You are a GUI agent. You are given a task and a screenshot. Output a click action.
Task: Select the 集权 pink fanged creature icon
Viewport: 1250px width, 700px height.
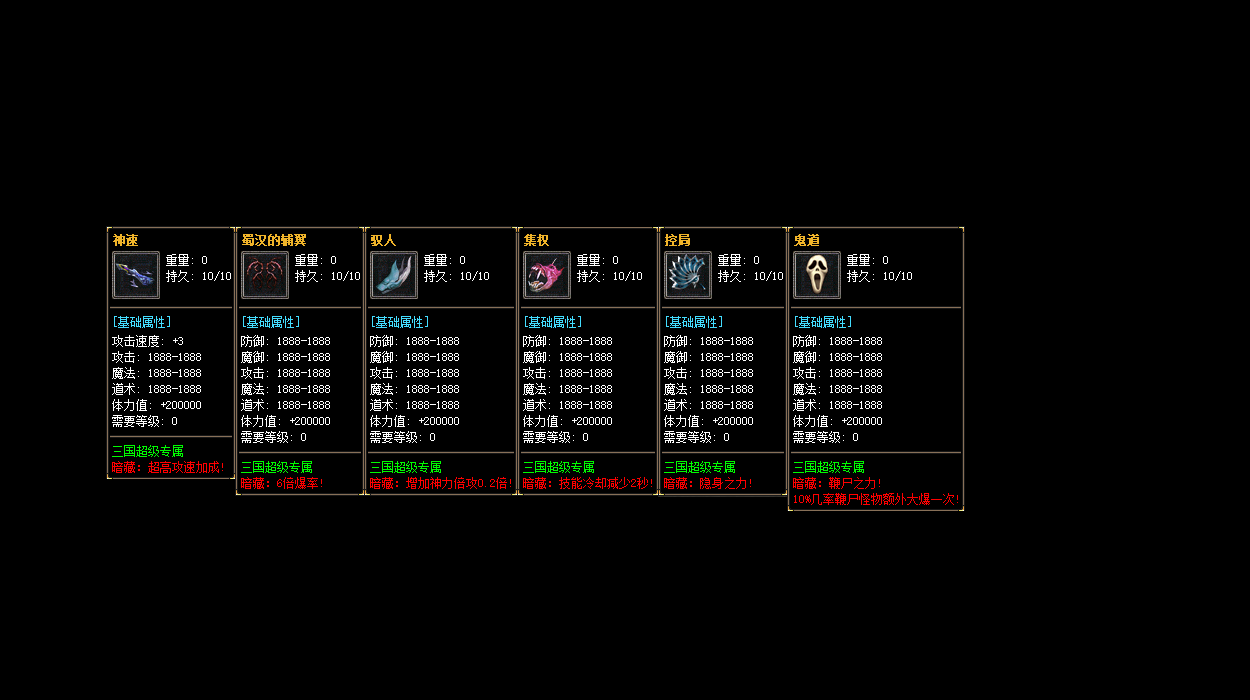tap(547, 275)
